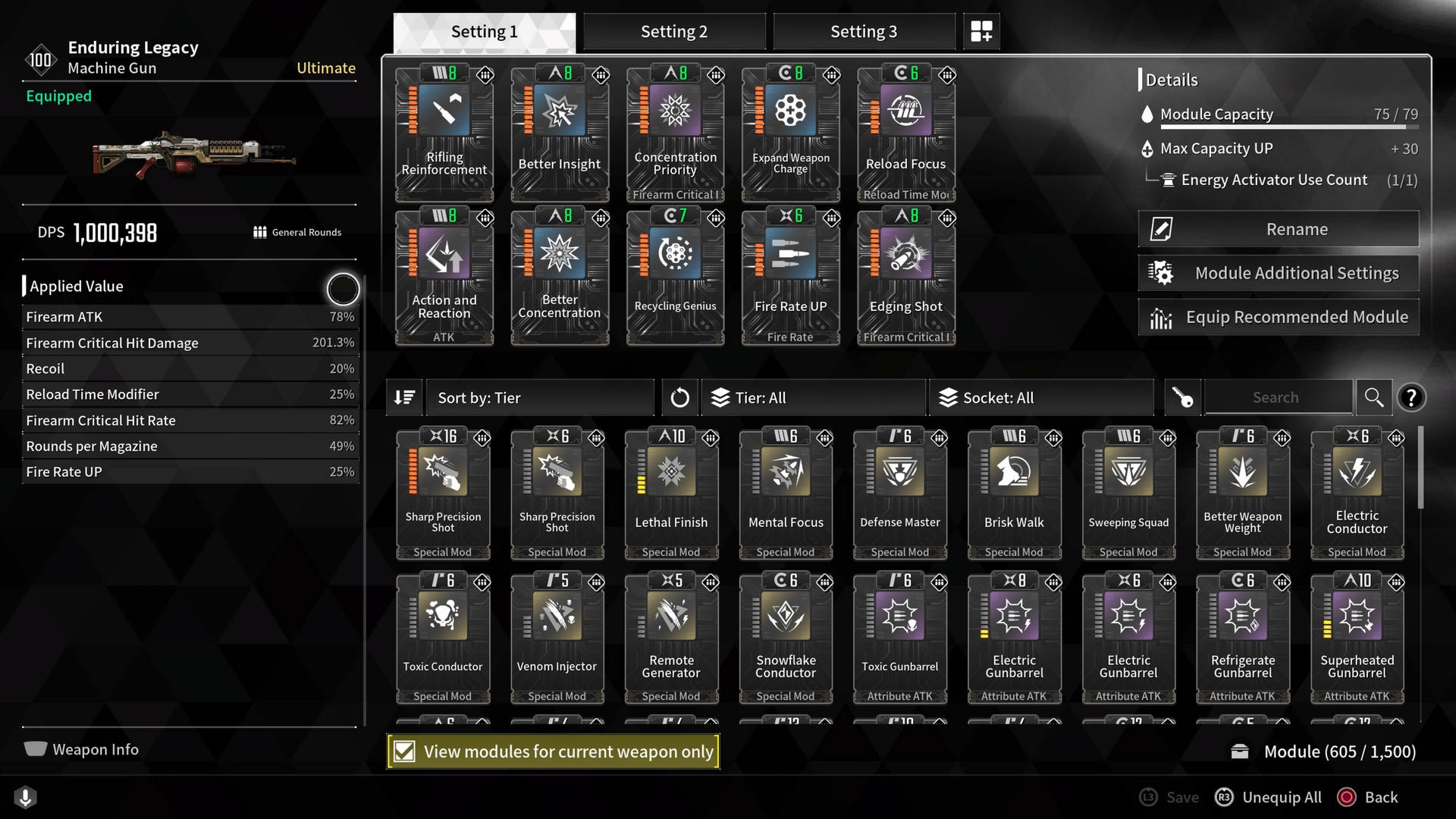
Task: Mute the microphone at bottom left
Action: 27,798
